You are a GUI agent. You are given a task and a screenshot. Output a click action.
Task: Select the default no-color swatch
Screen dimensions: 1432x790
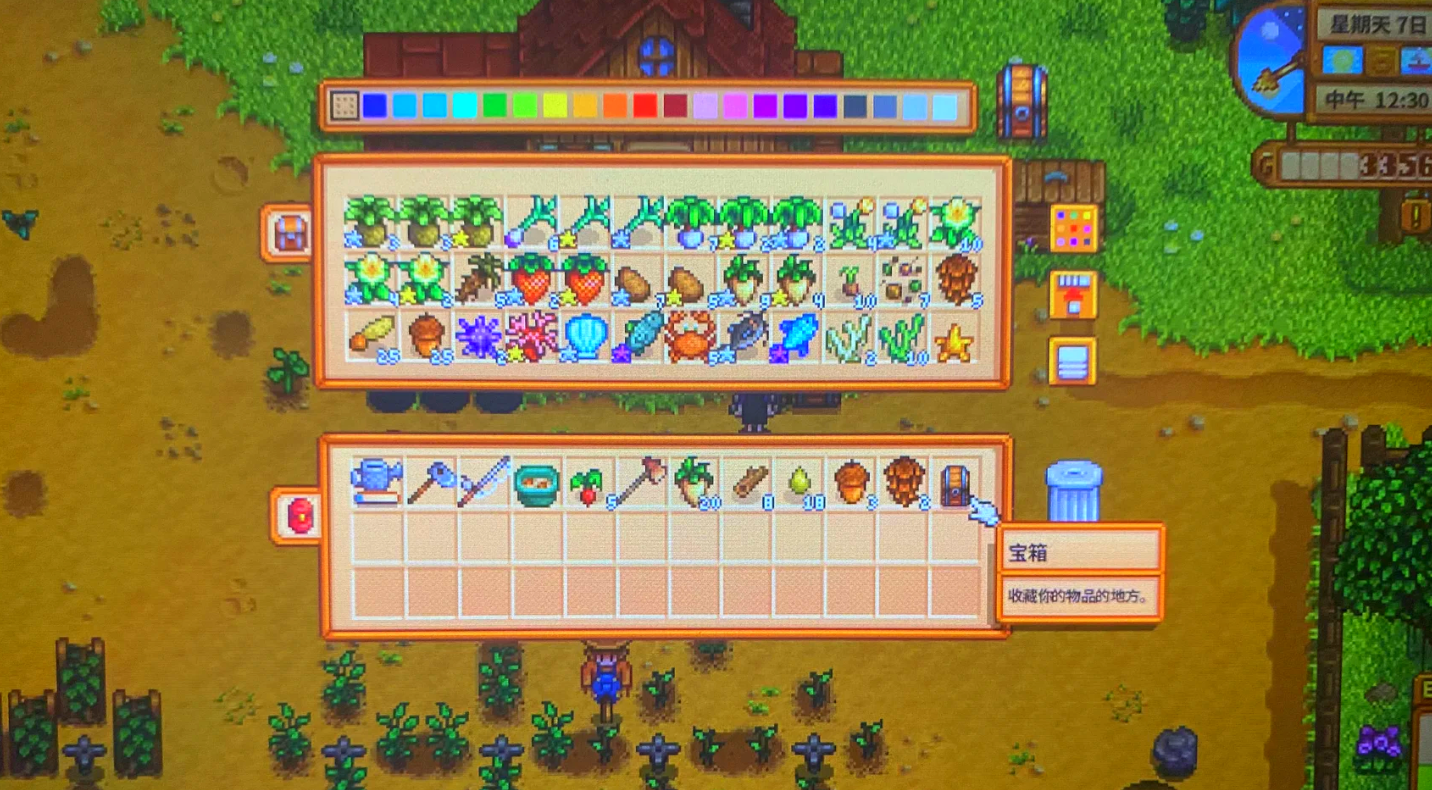[x=343, y=106]
